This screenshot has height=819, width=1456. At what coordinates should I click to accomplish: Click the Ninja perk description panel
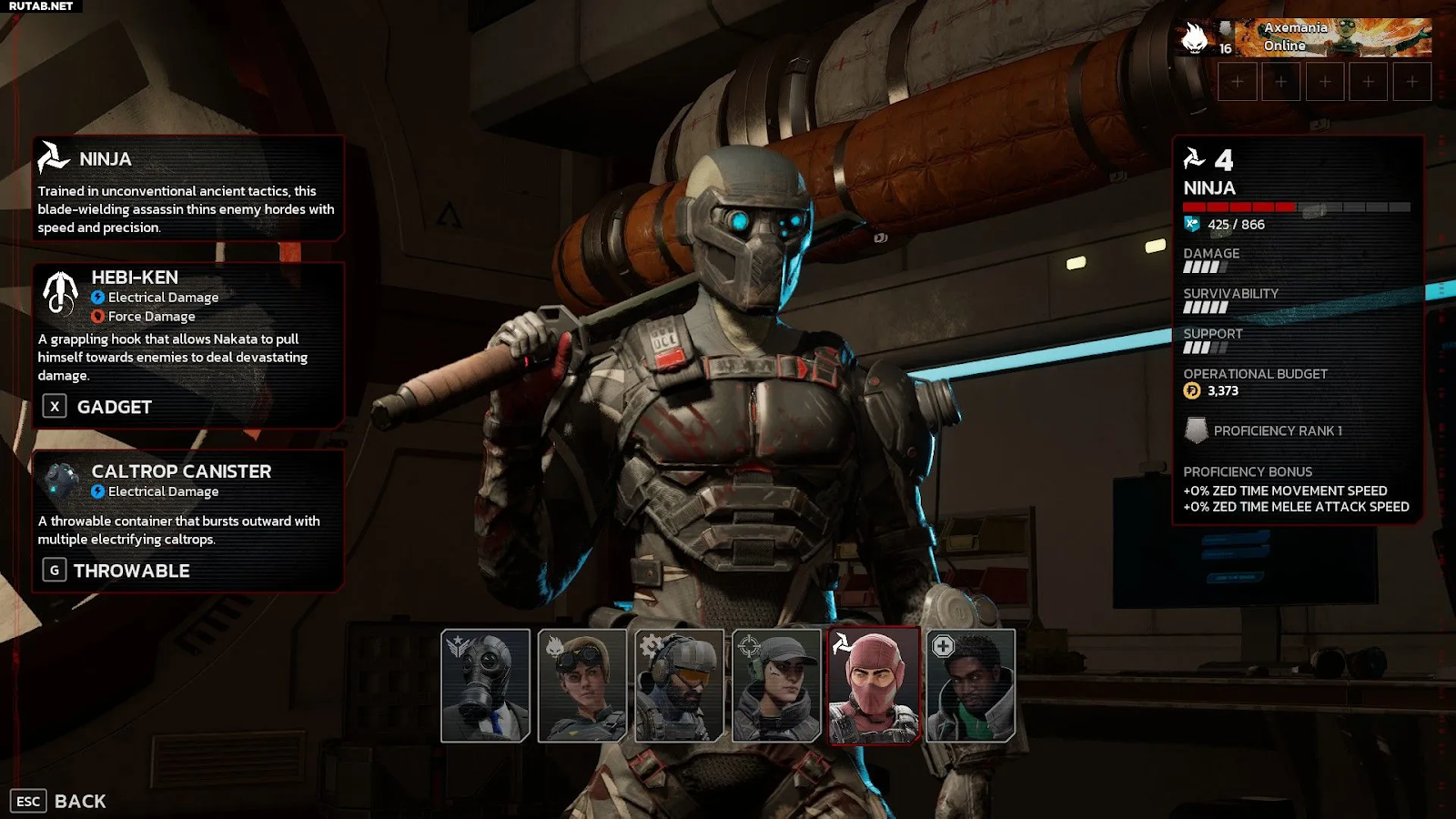click(x=188, y=189)
